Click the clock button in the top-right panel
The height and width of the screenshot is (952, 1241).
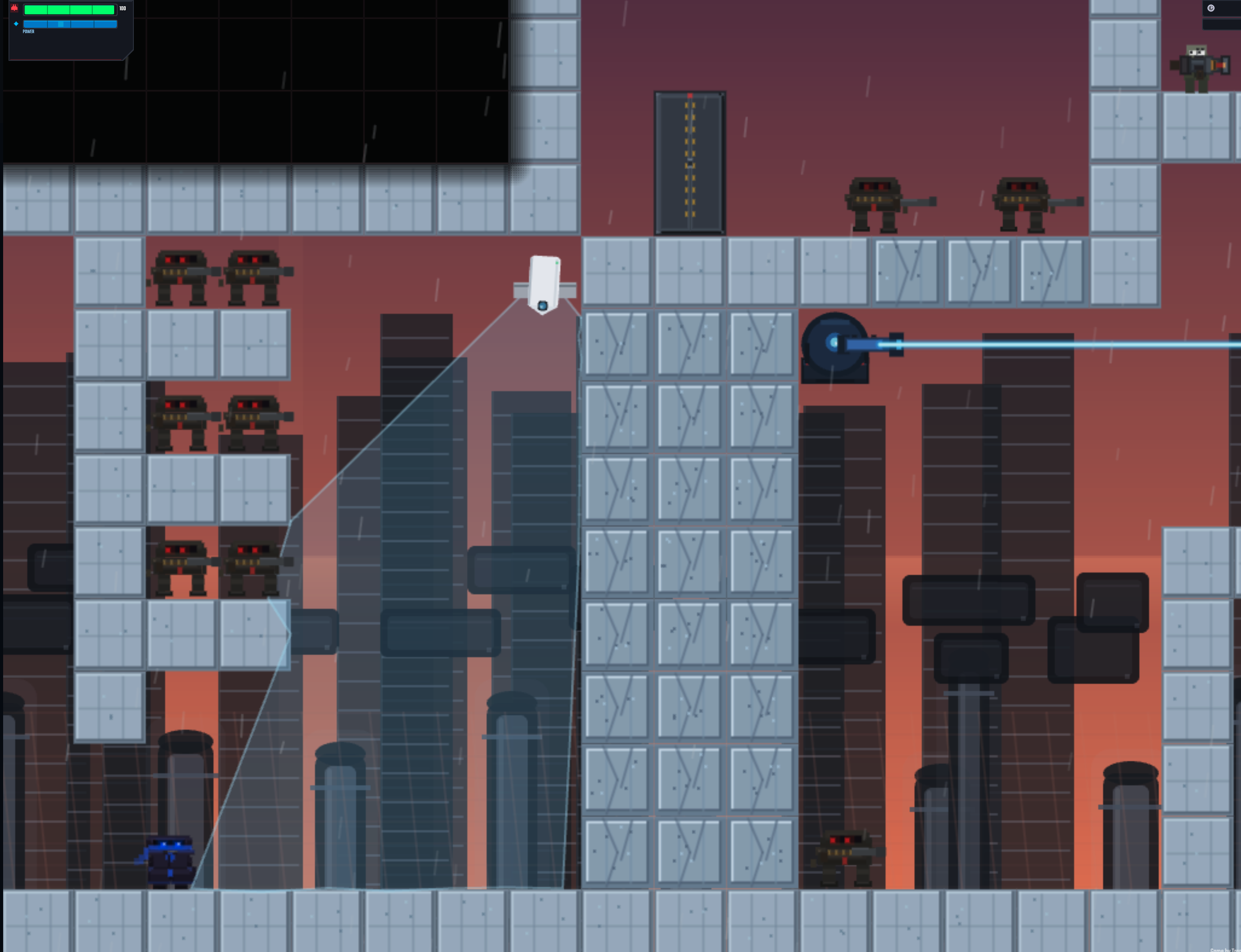(x=1211, y=8)
